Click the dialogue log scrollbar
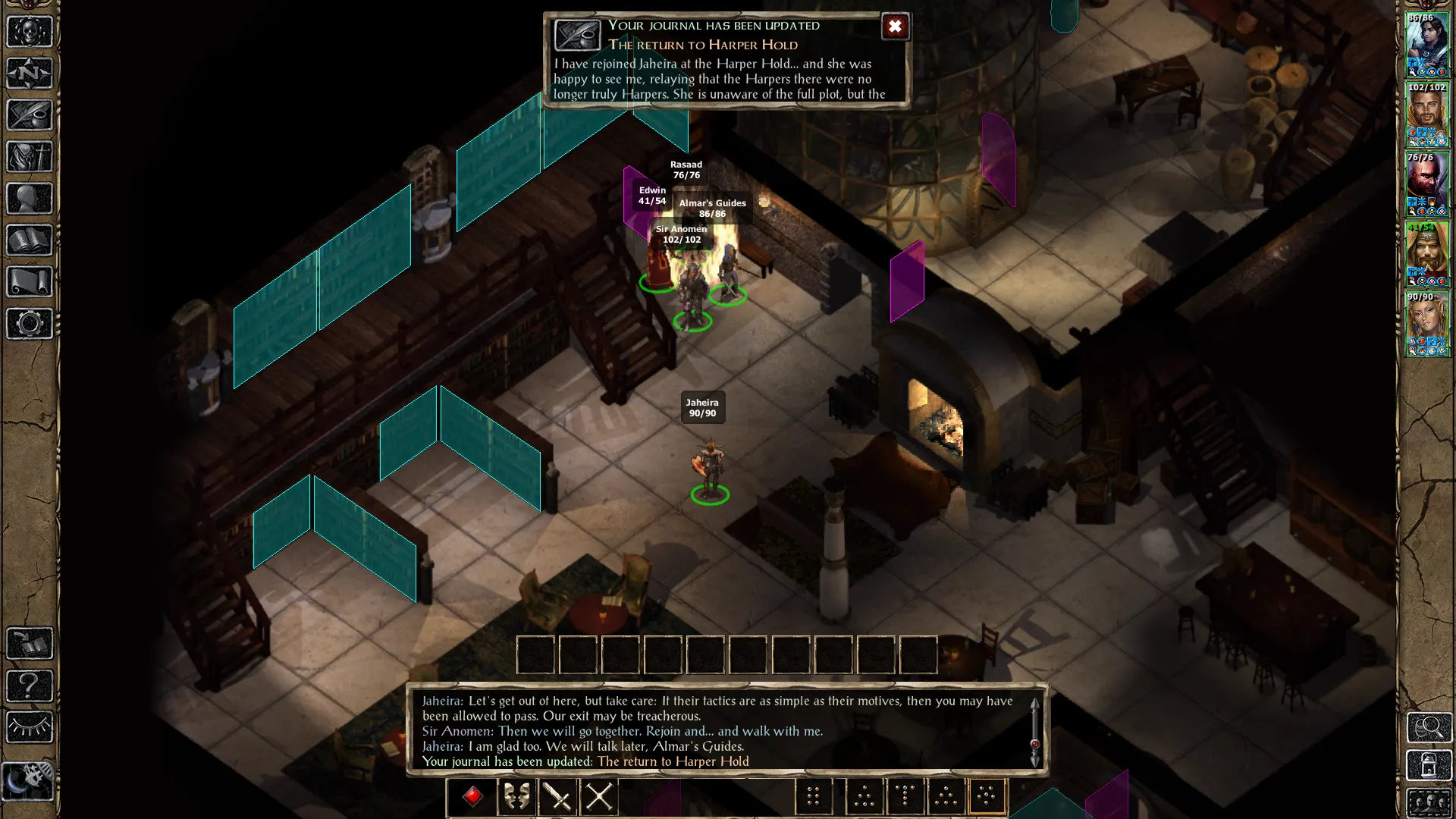This screenshot has width=1456, height=819. coord(1034,732)
